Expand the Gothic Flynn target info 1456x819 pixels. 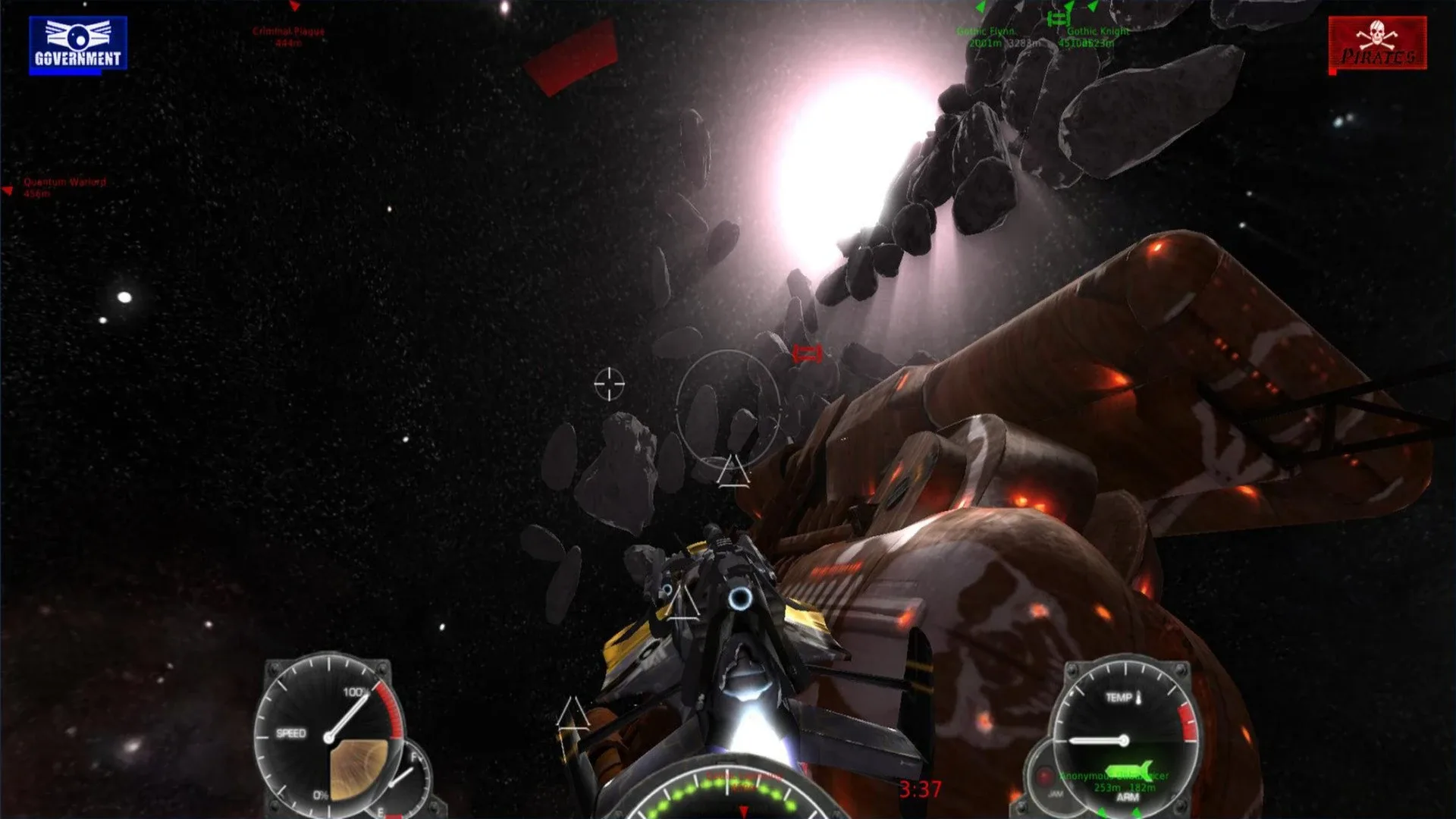pyautogui.click(x=986, y=33)
